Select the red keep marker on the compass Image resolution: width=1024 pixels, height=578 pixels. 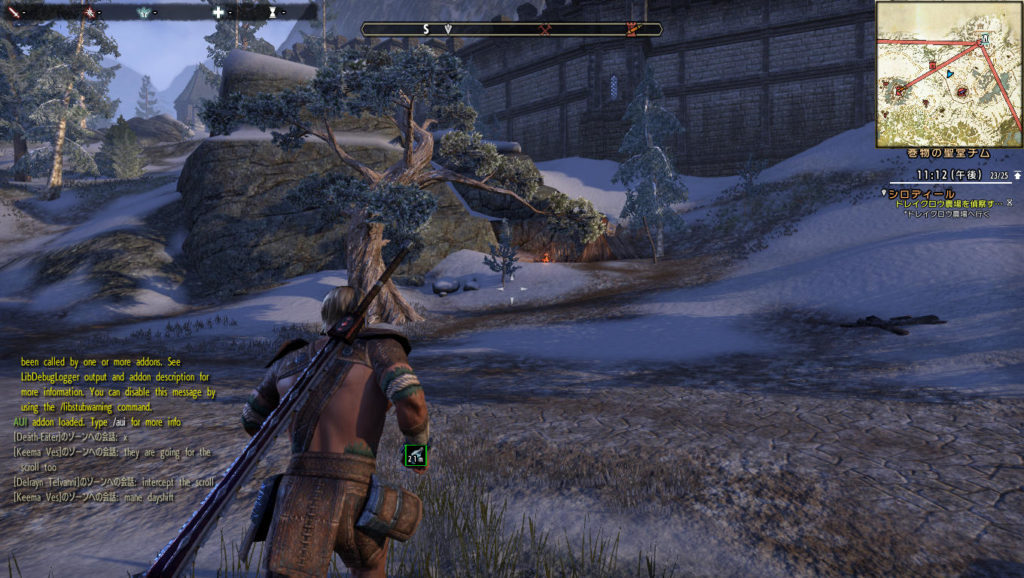tap(632, 29)
